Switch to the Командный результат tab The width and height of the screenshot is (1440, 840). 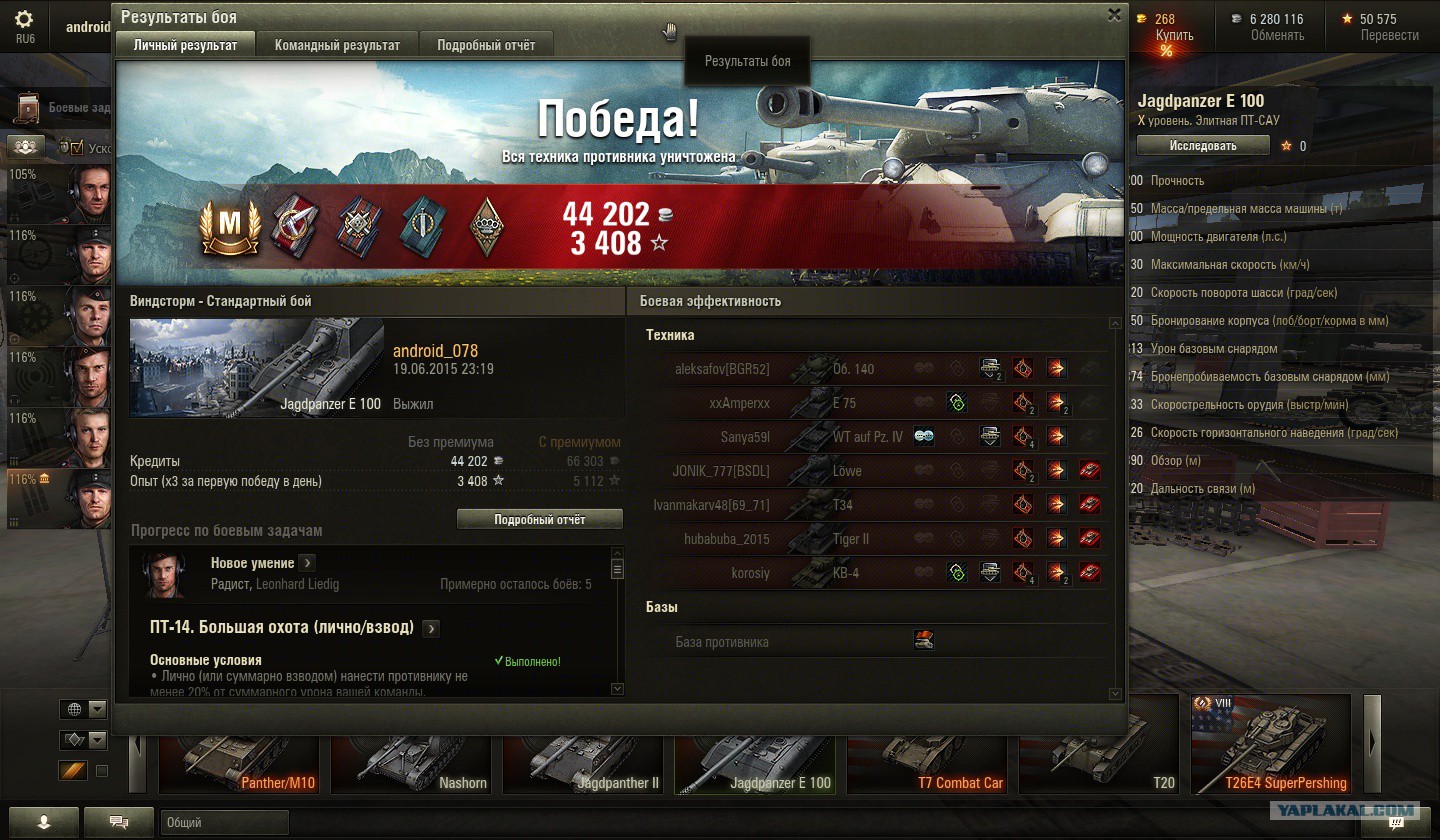337,45
